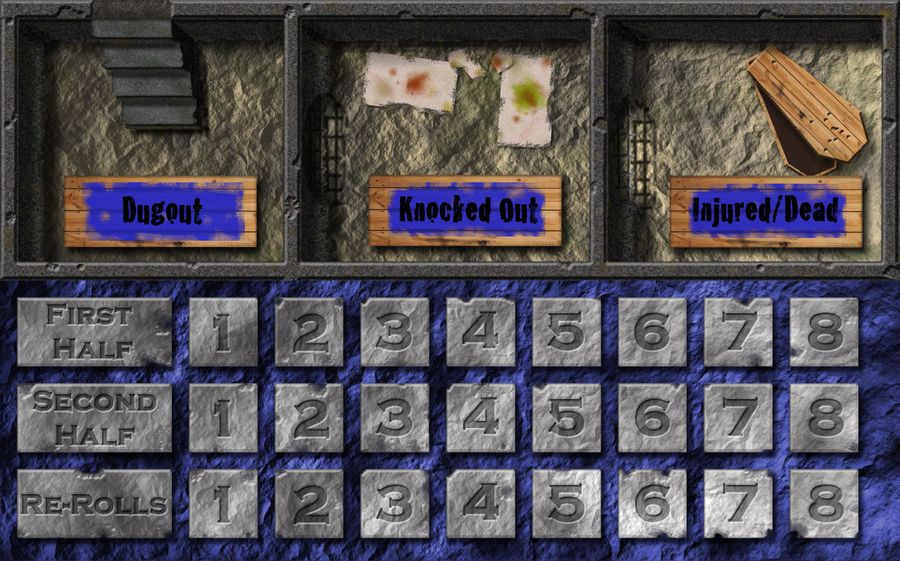Set Re-Rolls counter to 1
The width and height of the screenshot is (900, 561).
(x=223, y=503)
